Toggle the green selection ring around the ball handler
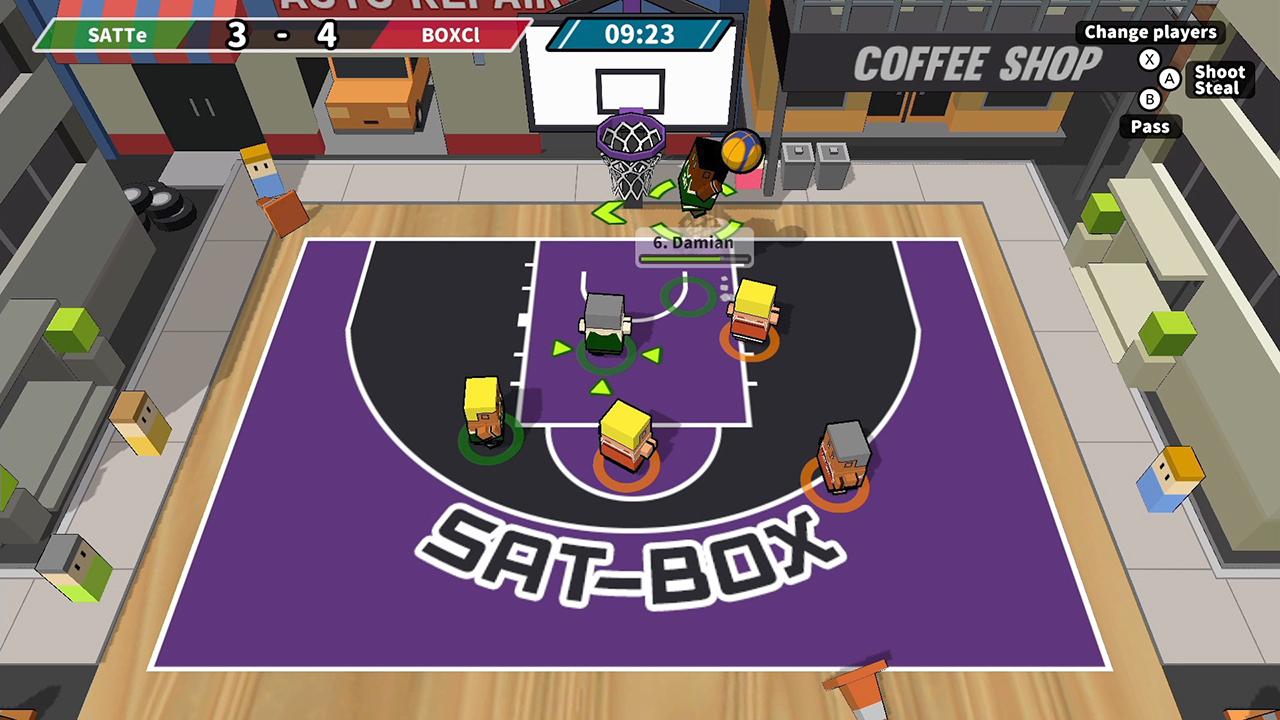Image resolution: width=1280 pixels, height=720 pixels. pyautogui.click(x=604, y=355)
